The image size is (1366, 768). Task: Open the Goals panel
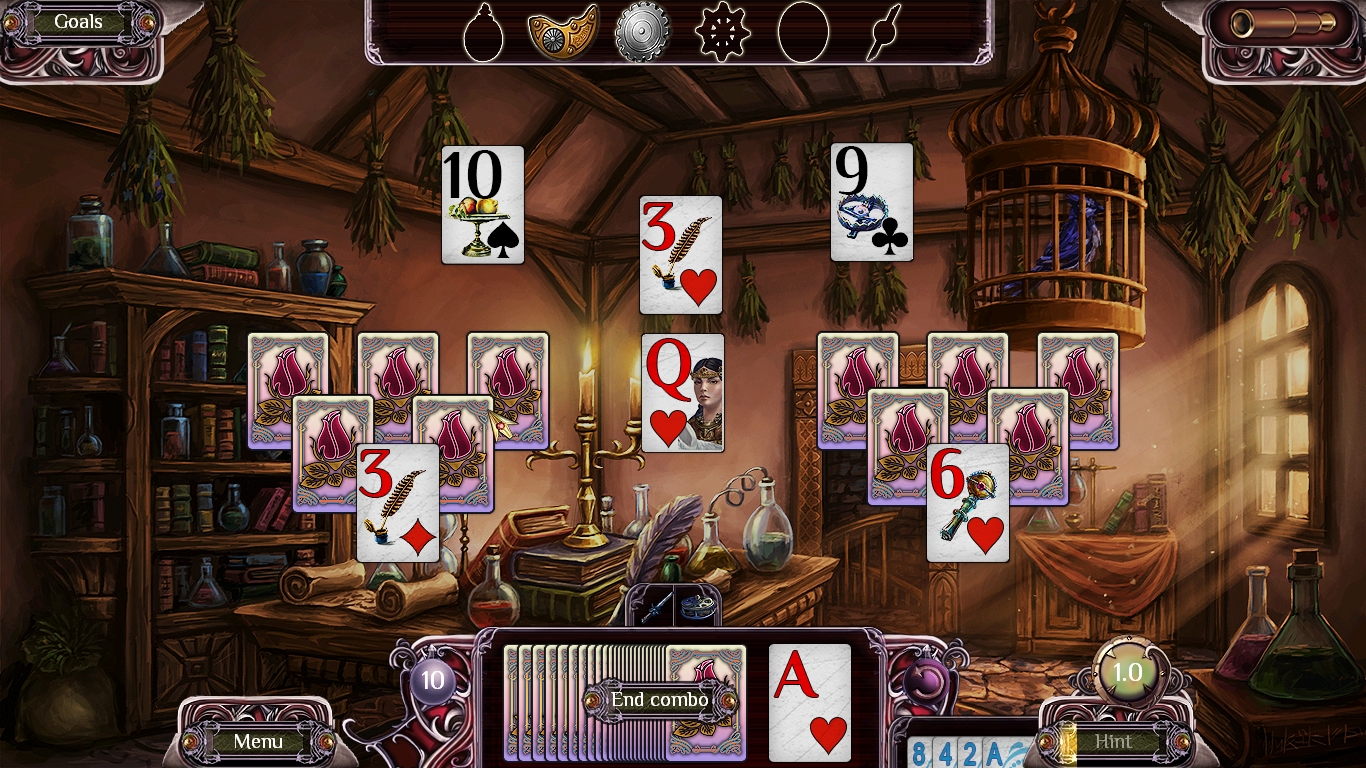click(76, 21)
